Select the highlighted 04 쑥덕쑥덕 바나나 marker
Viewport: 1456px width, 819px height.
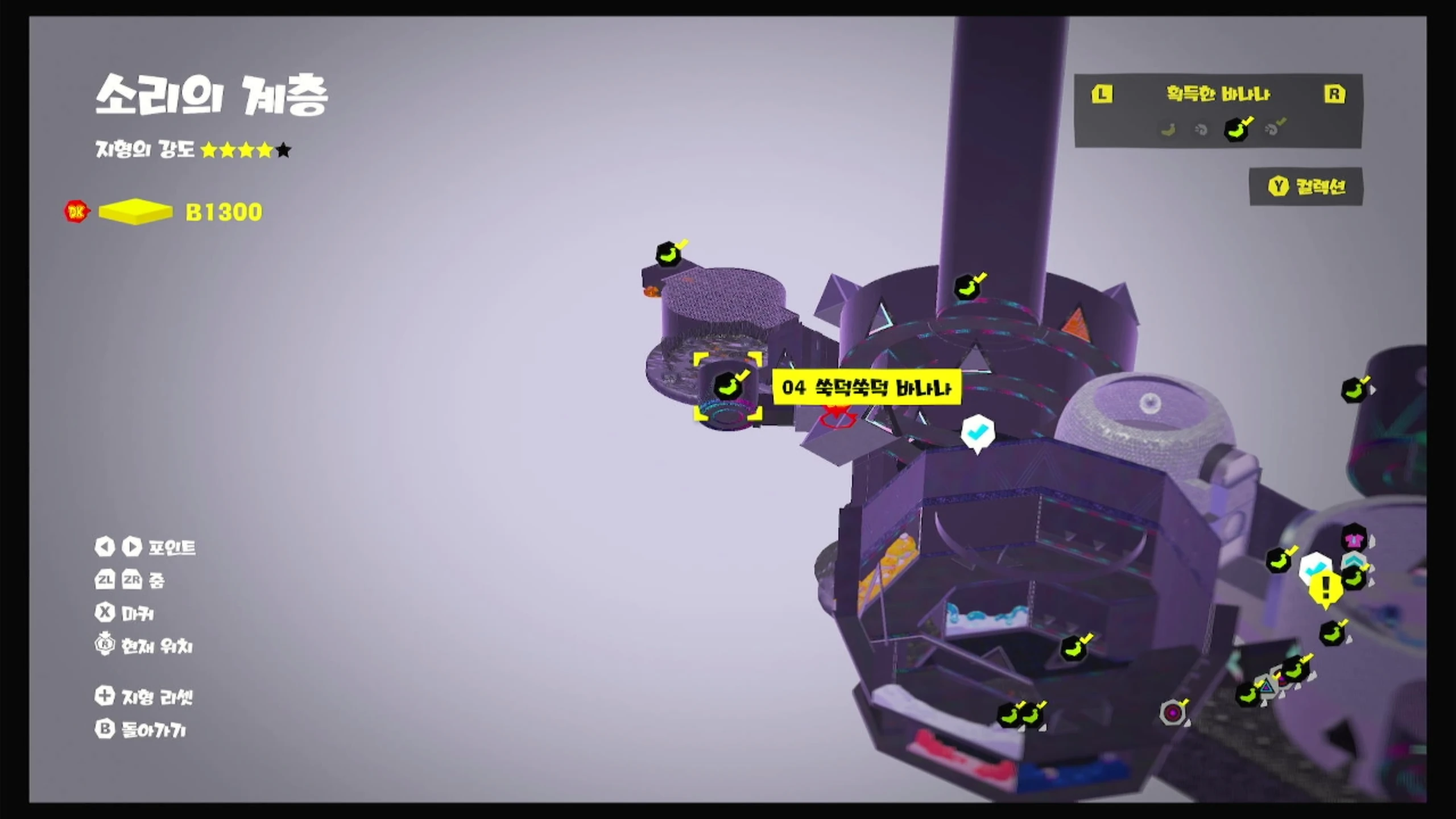(727, 388)
